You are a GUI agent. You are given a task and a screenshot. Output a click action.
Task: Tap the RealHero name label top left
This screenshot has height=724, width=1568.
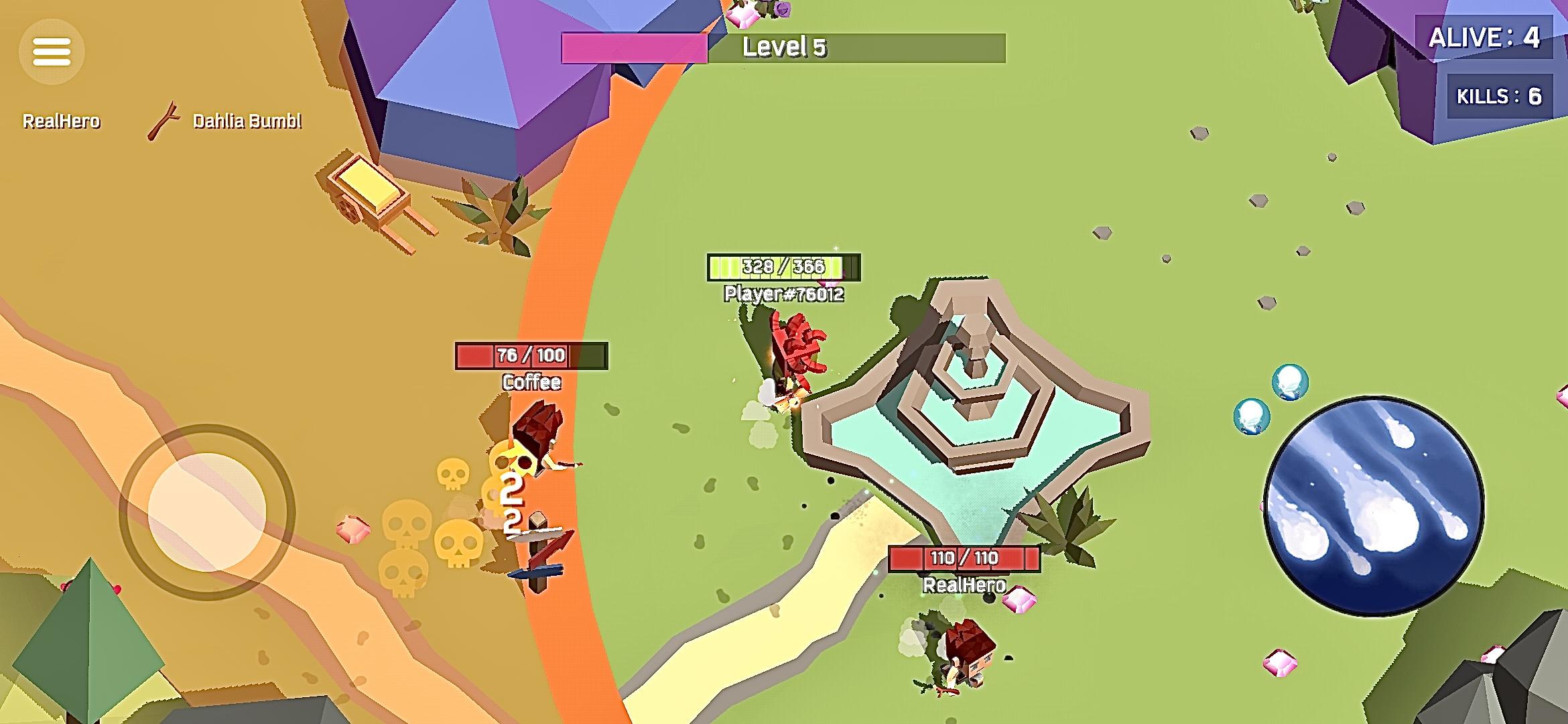point(62,121)
